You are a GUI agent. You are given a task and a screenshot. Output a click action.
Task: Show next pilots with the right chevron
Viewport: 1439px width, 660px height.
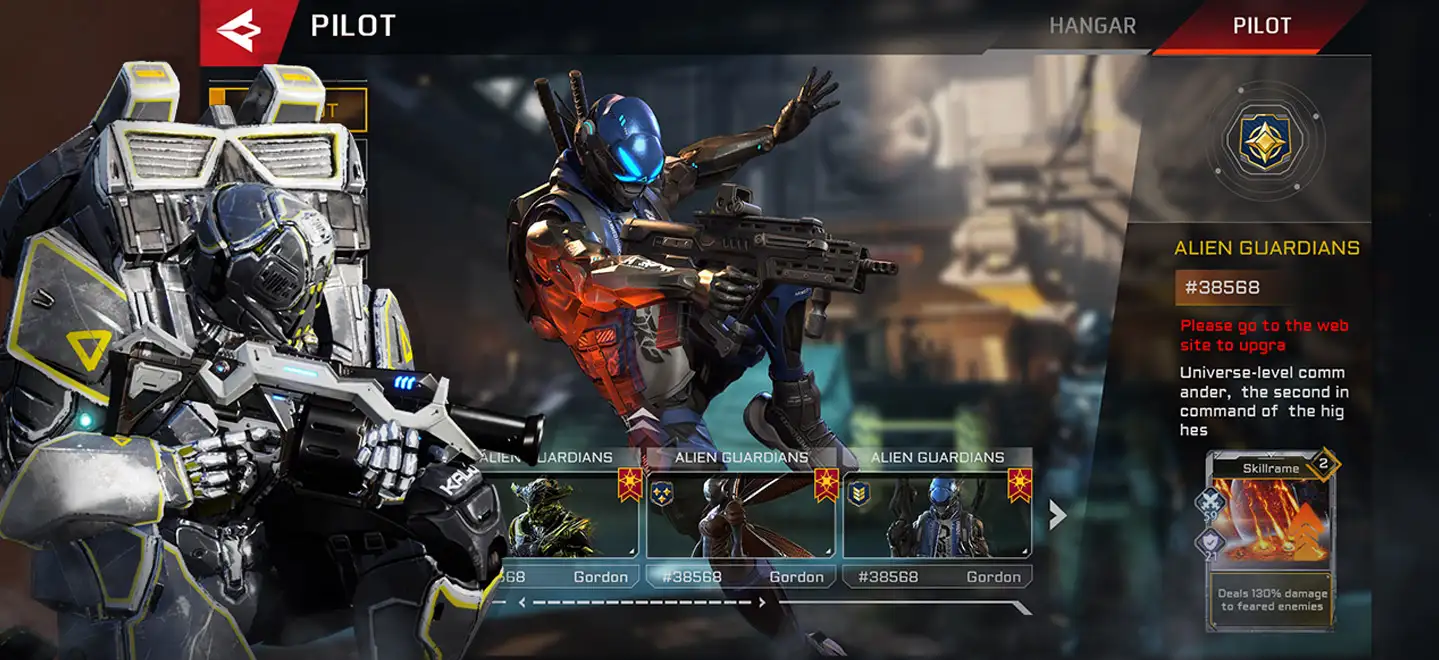point(1057,514)
